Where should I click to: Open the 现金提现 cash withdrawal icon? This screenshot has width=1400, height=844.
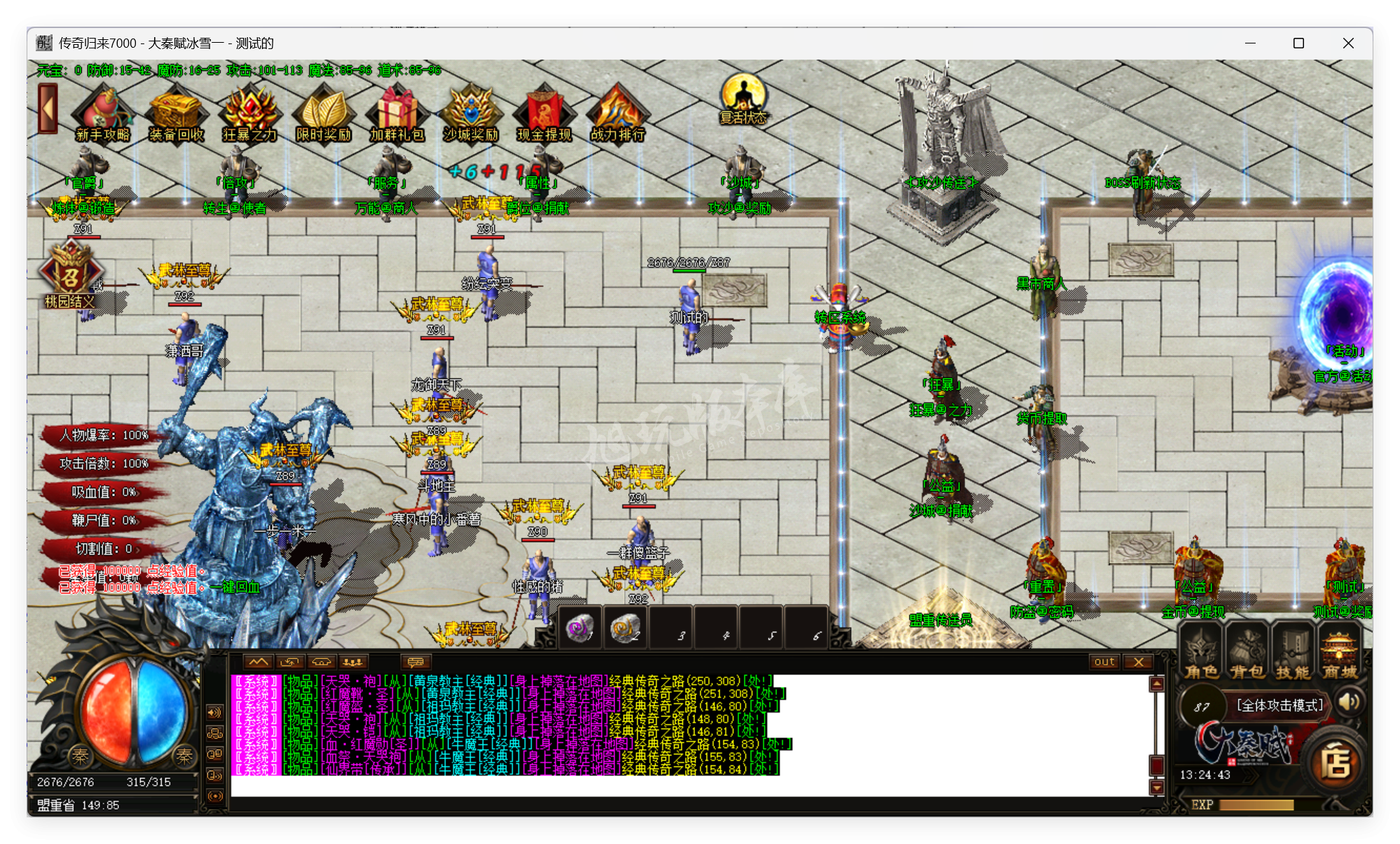click(x=544, y=114)
